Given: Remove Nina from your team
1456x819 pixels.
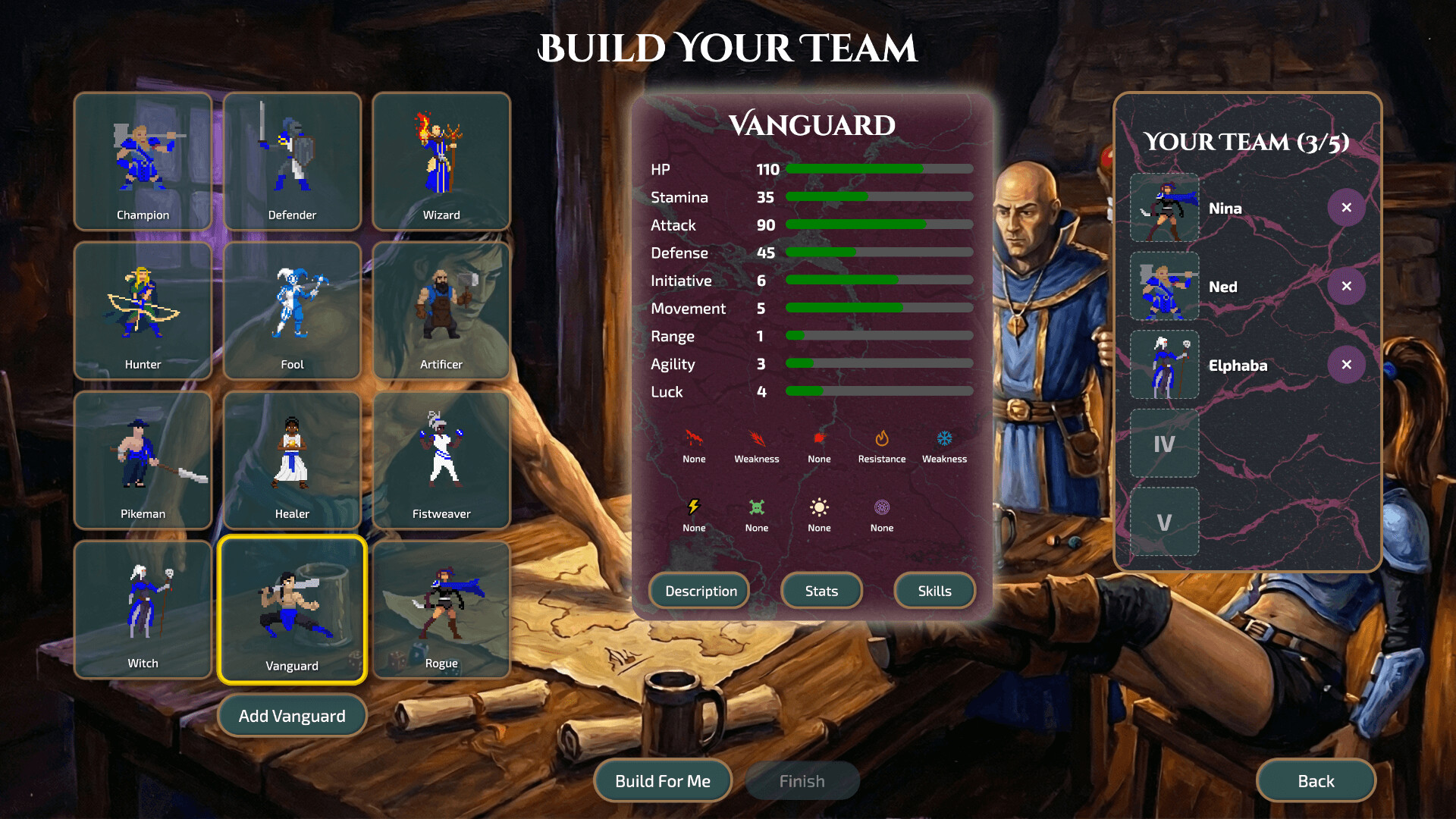Looking at the screenshot, I should (1347, 208).
